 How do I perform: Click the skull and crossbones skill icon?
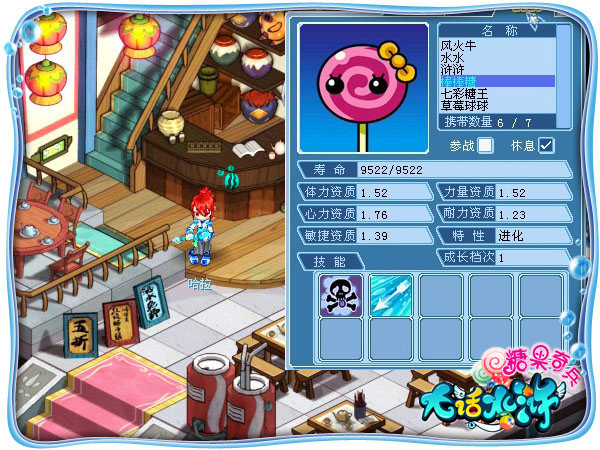(x=341, y=295)
